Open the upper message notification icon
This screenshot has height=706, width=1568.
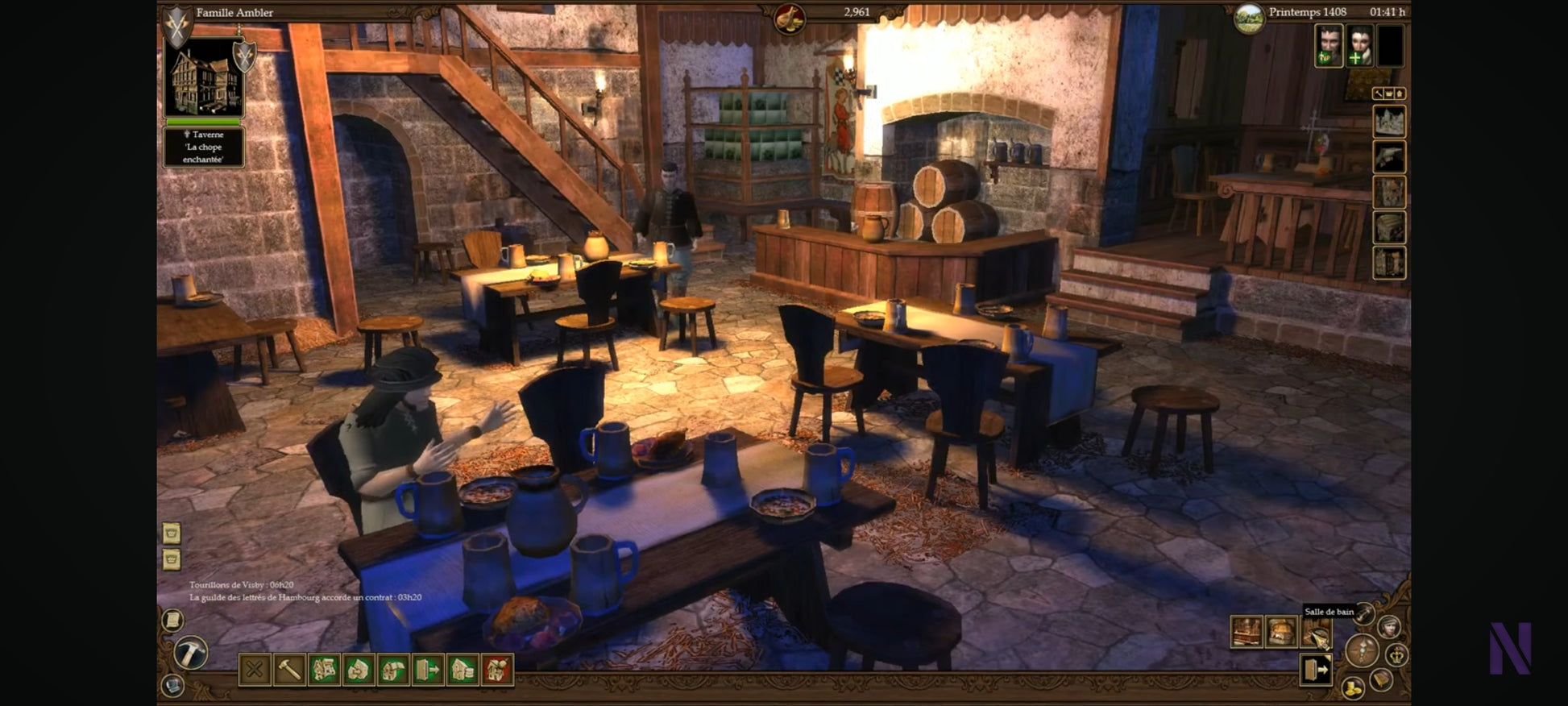click(x=172, y=533)
